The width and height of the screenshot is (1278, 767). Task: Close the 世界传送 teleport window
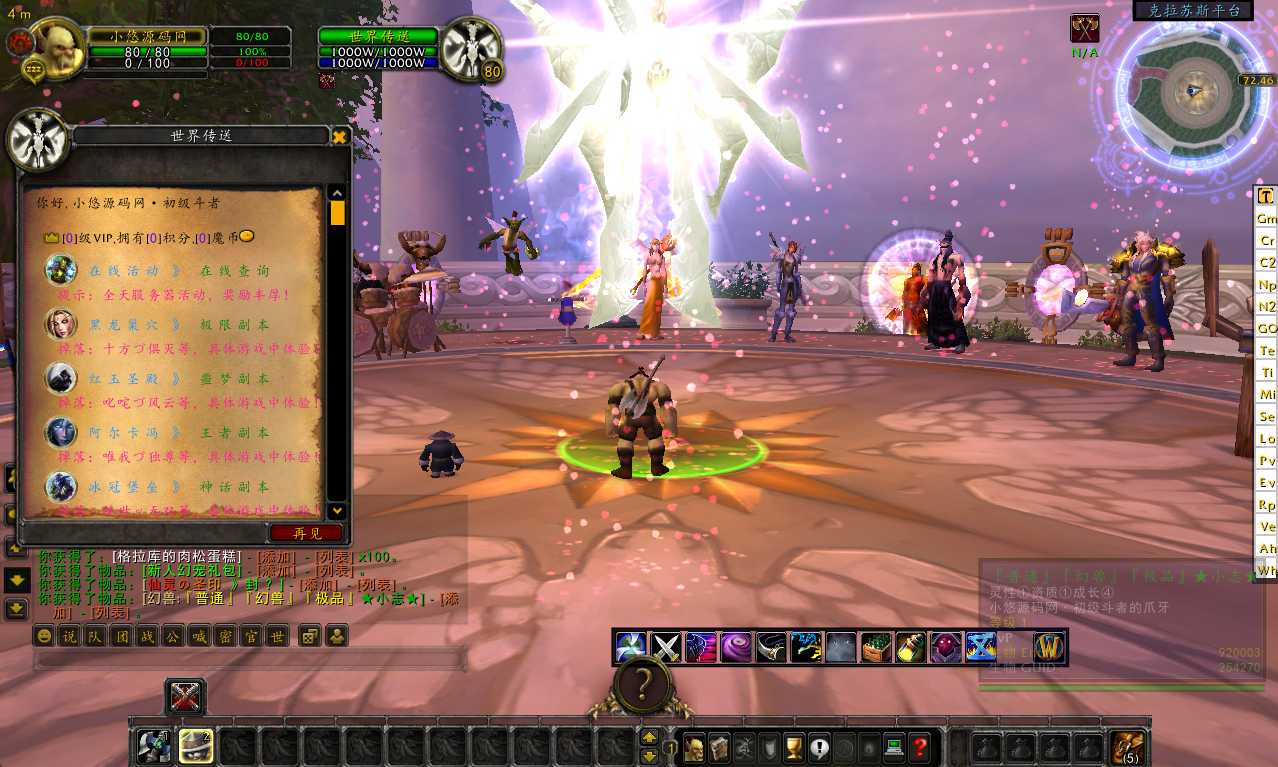(x=340, y=137)
